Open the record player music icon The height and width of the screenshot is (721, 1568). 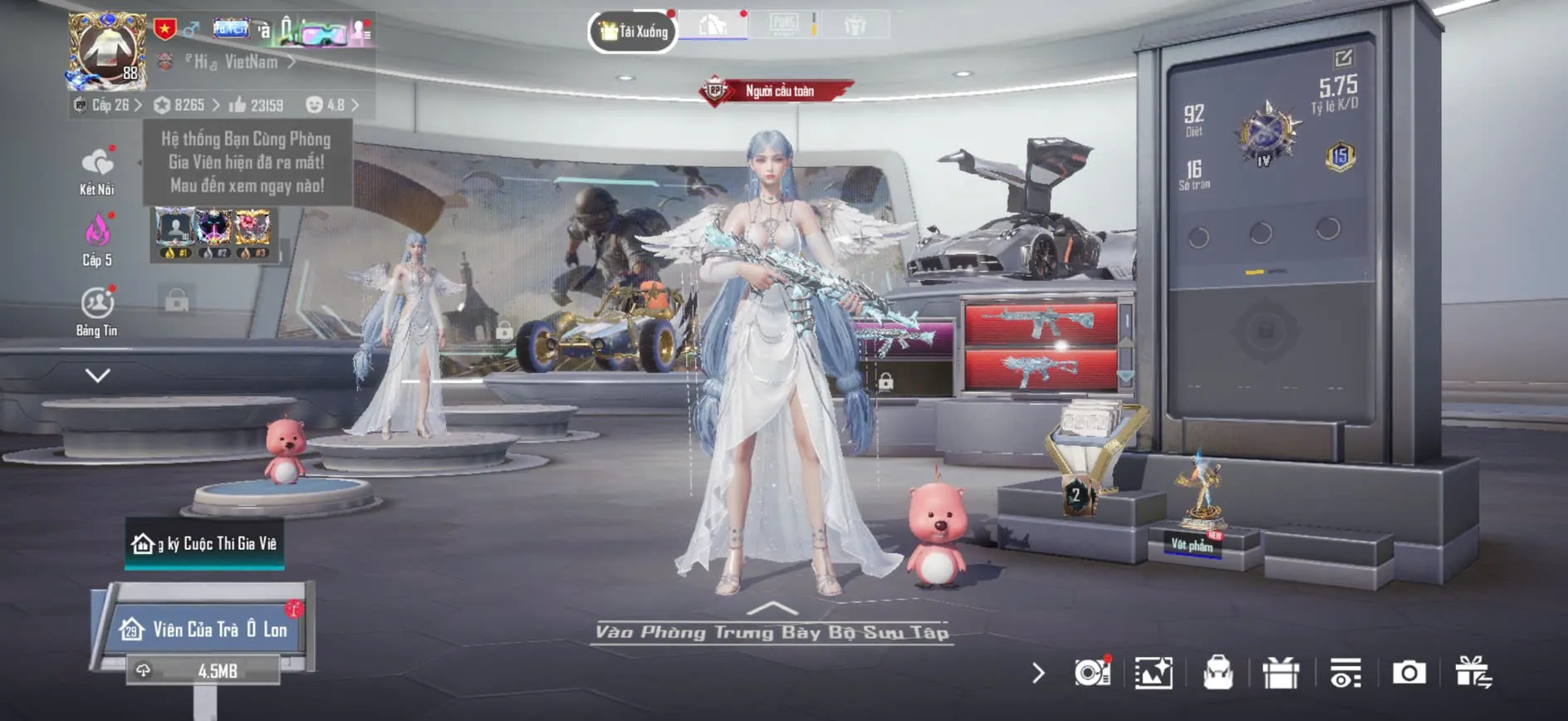click(1091, 673)
